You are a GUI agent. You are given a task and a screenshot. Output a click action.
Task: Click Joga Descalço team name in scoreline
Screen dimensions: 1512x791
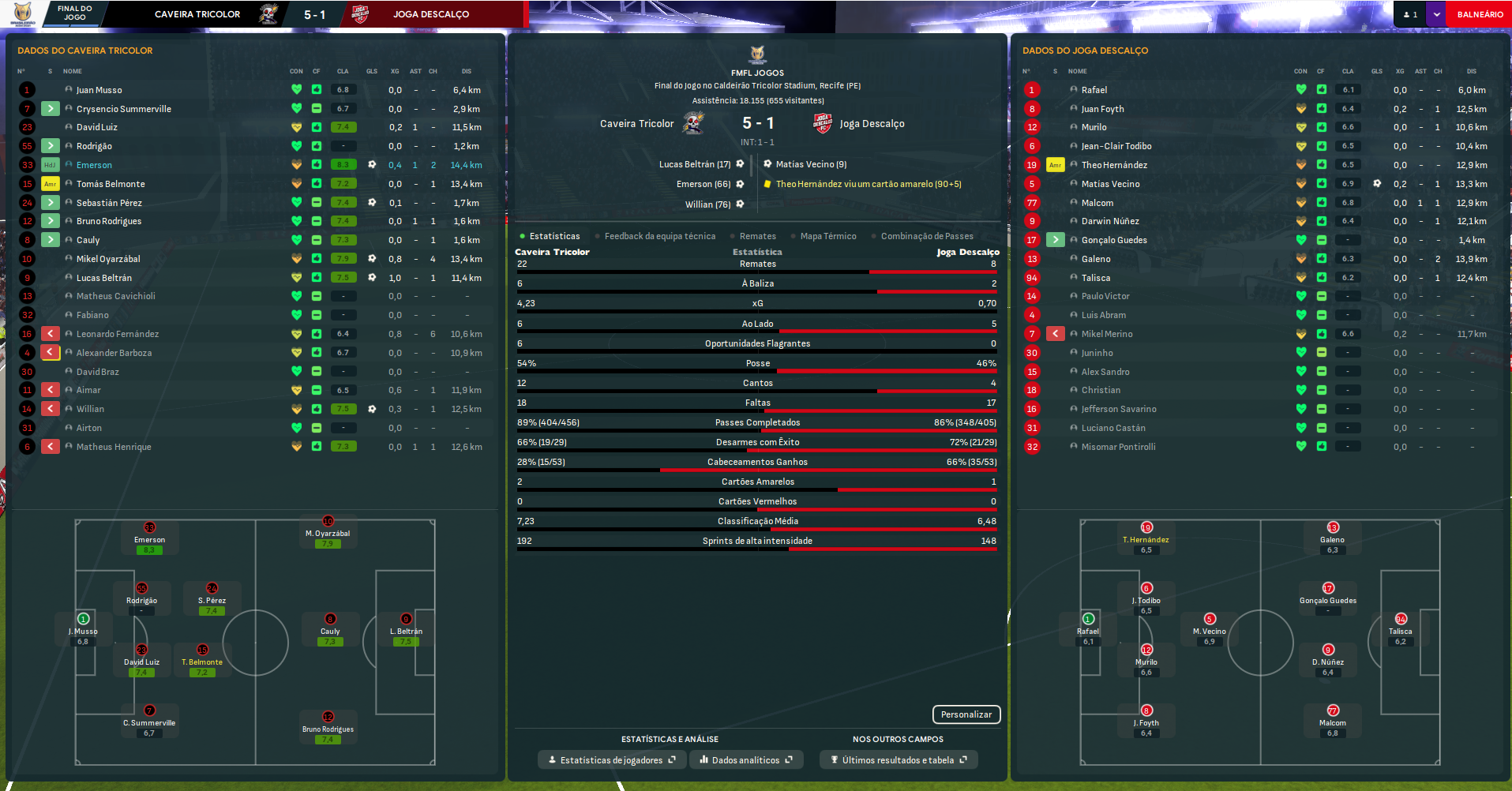pyautogui.click(x=872, y=123)
